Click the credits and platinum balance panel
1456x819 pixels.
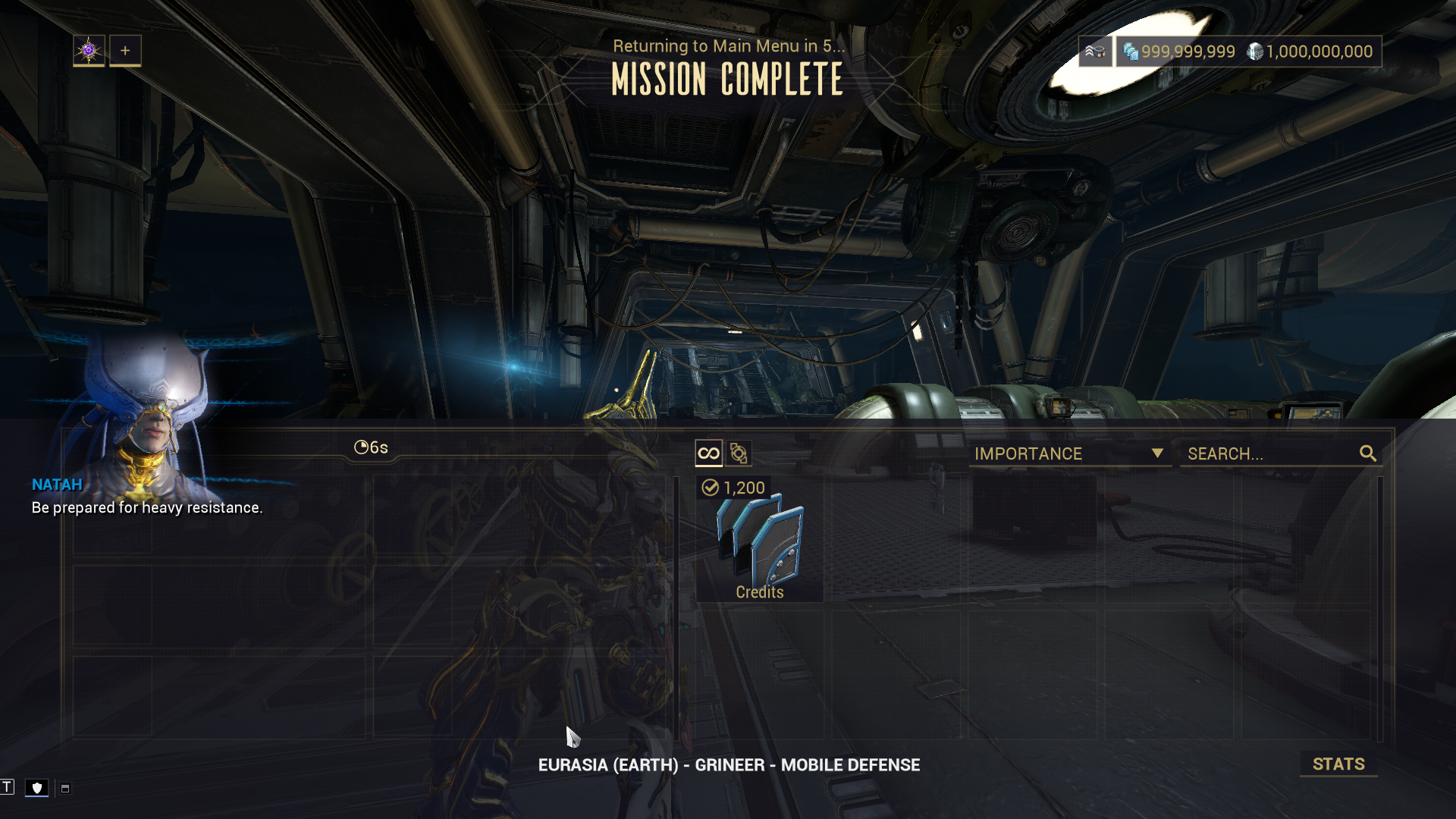tap(1248, 52)
